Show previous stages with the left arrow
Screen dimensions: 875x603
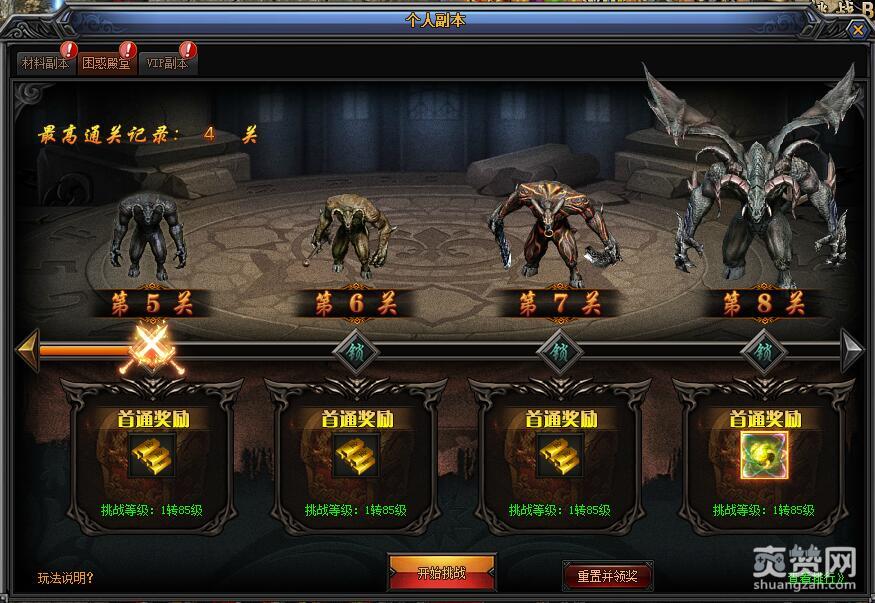[27, 350]
